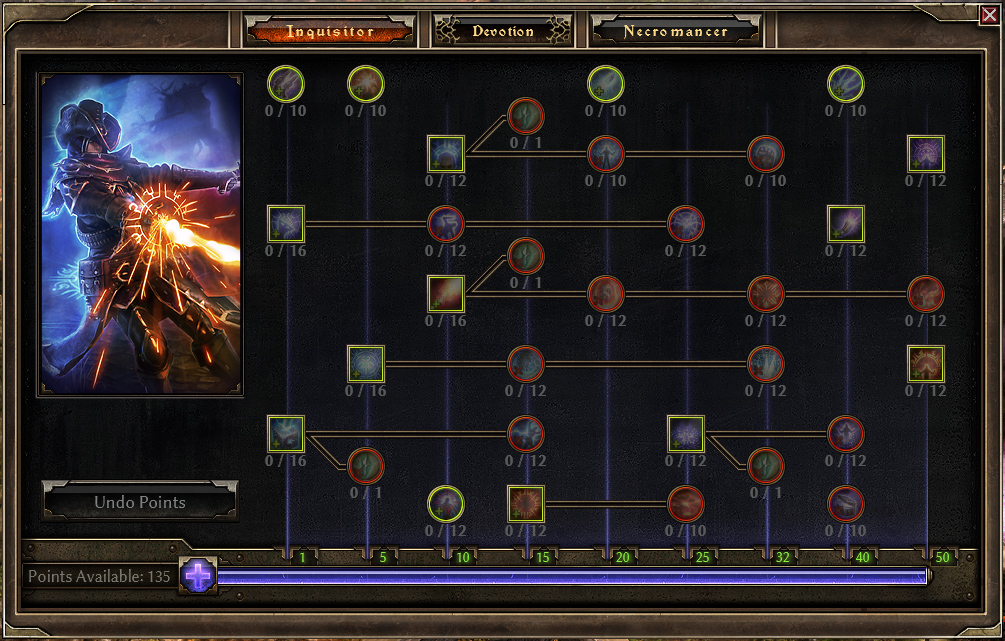Open the Necromancer mastery tab

pos(675,31)
